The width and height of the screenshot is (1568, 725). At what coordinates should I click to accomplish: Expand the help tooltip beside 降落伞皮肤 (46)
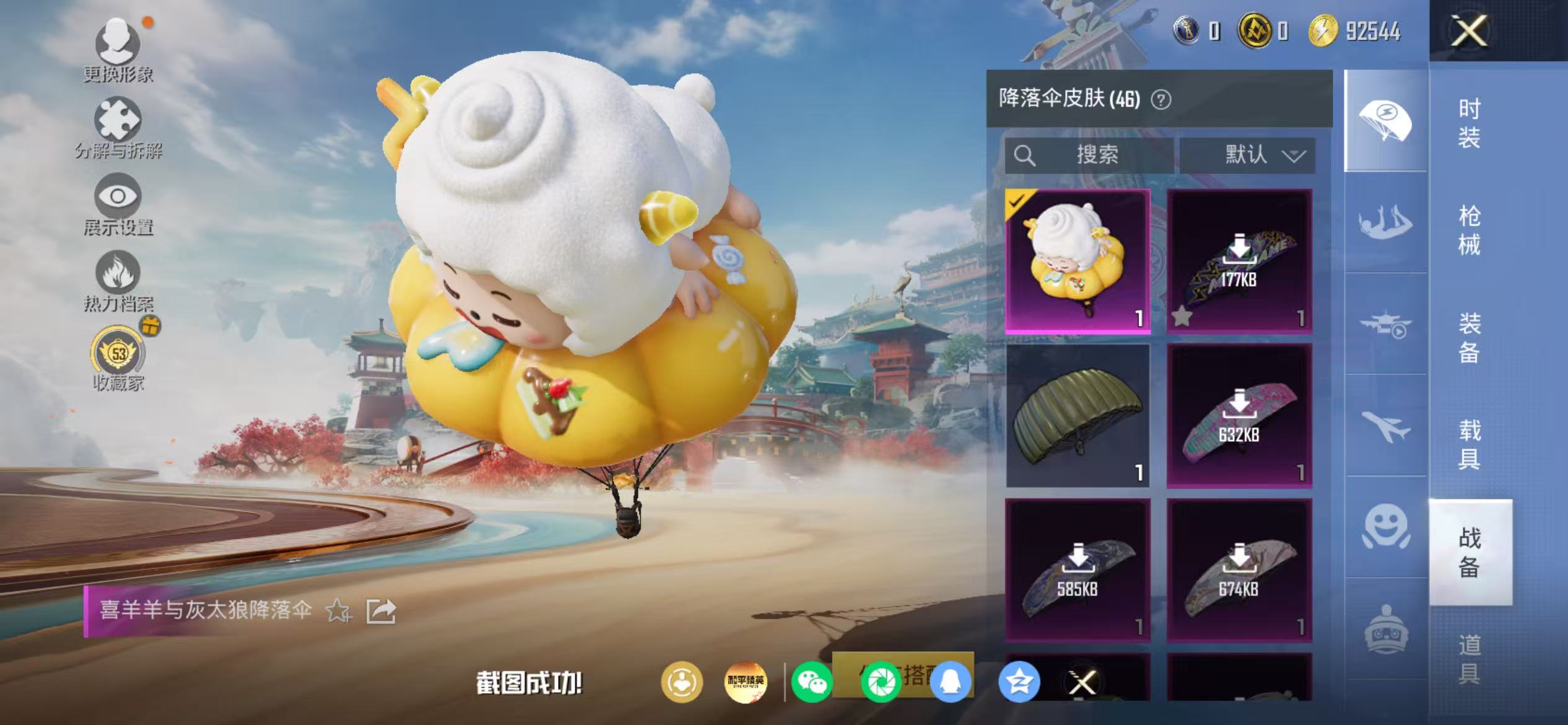[x=1161, y=101]
